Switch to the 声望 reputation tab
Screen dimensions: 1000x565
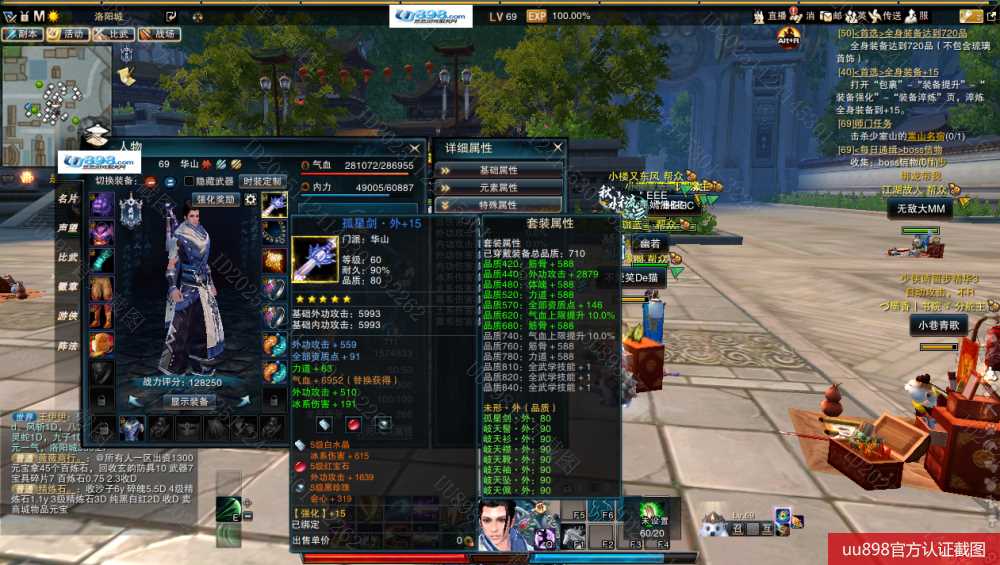point(68,228)
